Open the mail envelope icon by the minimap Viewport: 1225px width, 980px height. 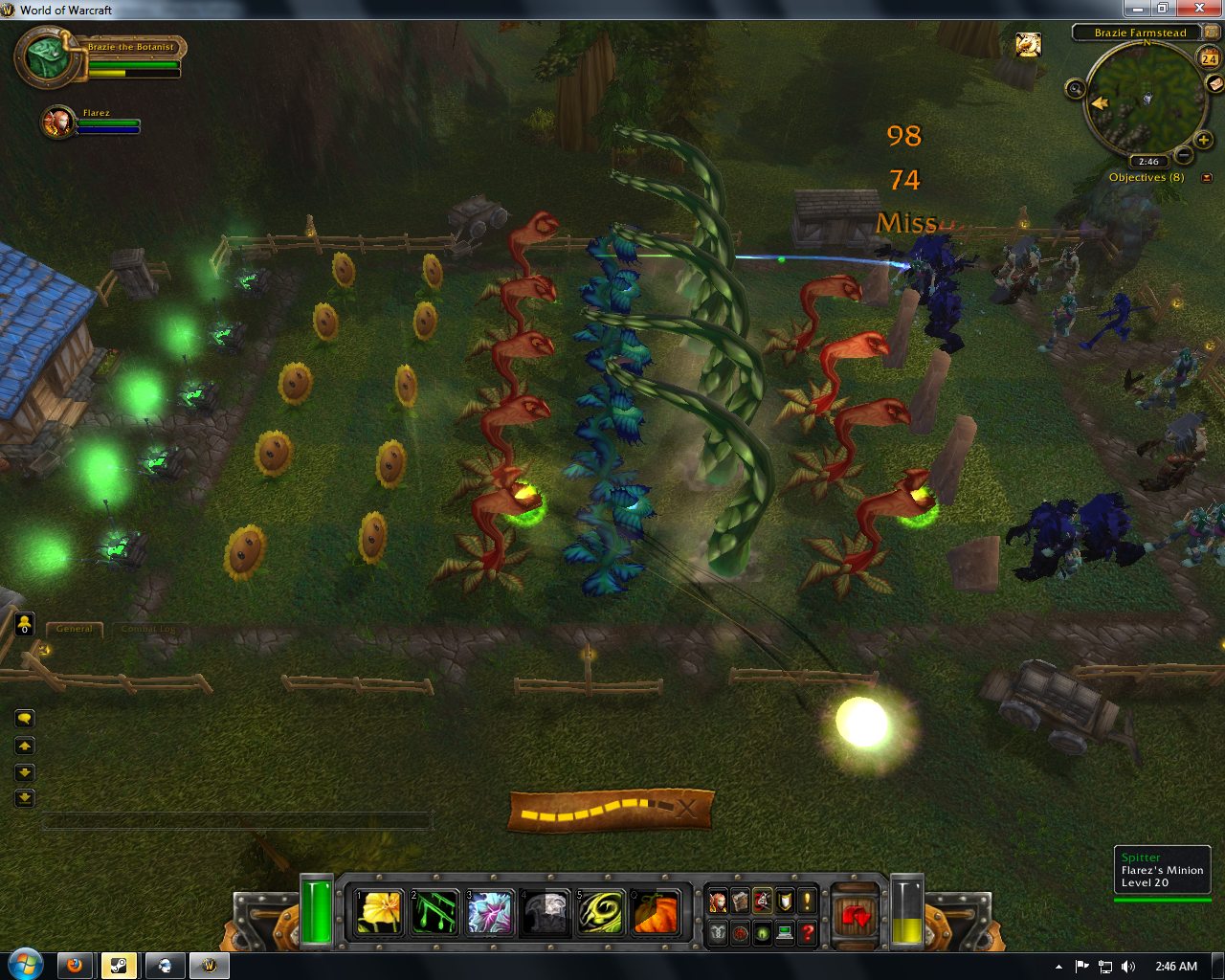tap(1214, 84)
